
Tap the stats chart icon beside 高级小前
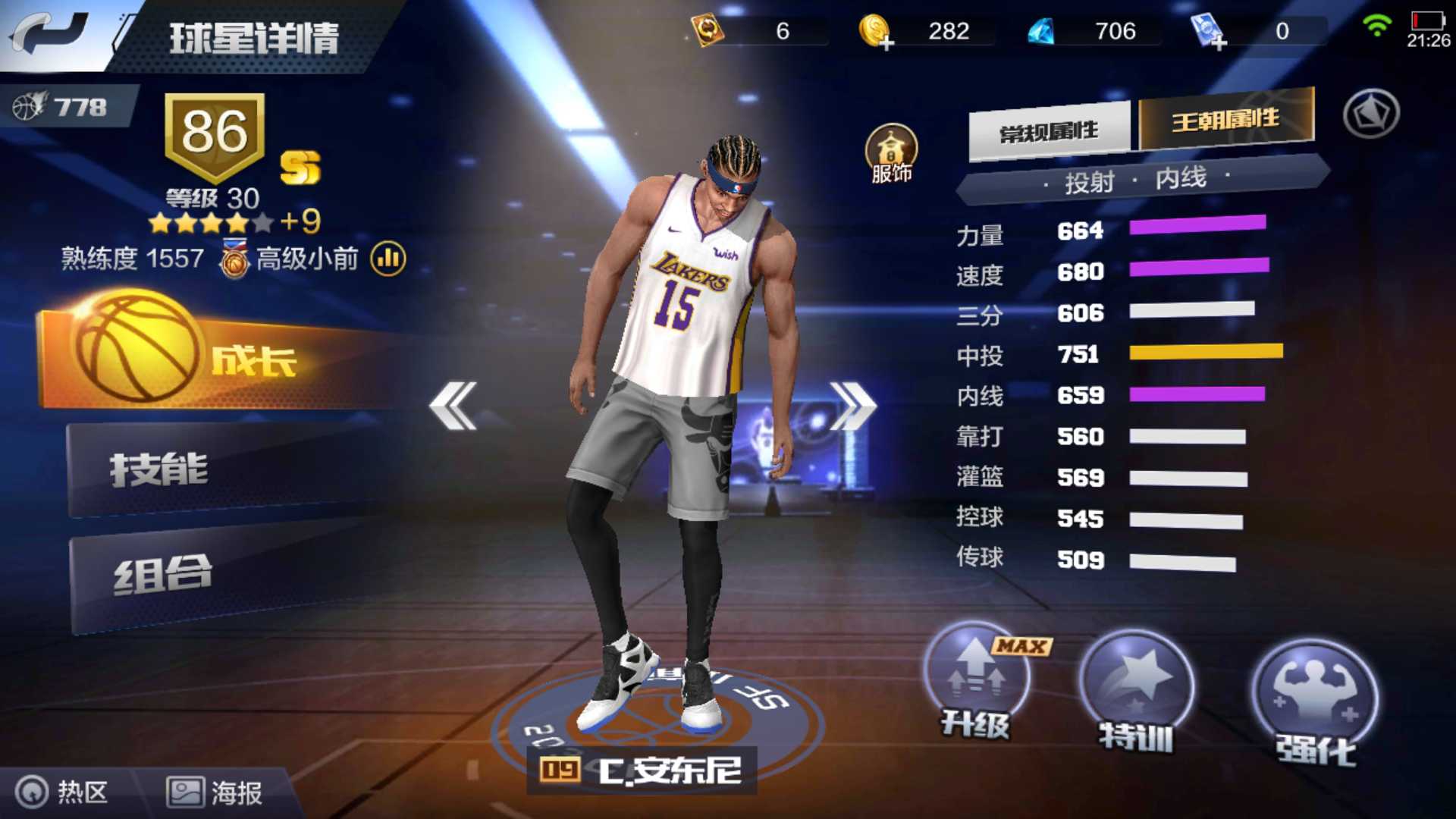387,259
